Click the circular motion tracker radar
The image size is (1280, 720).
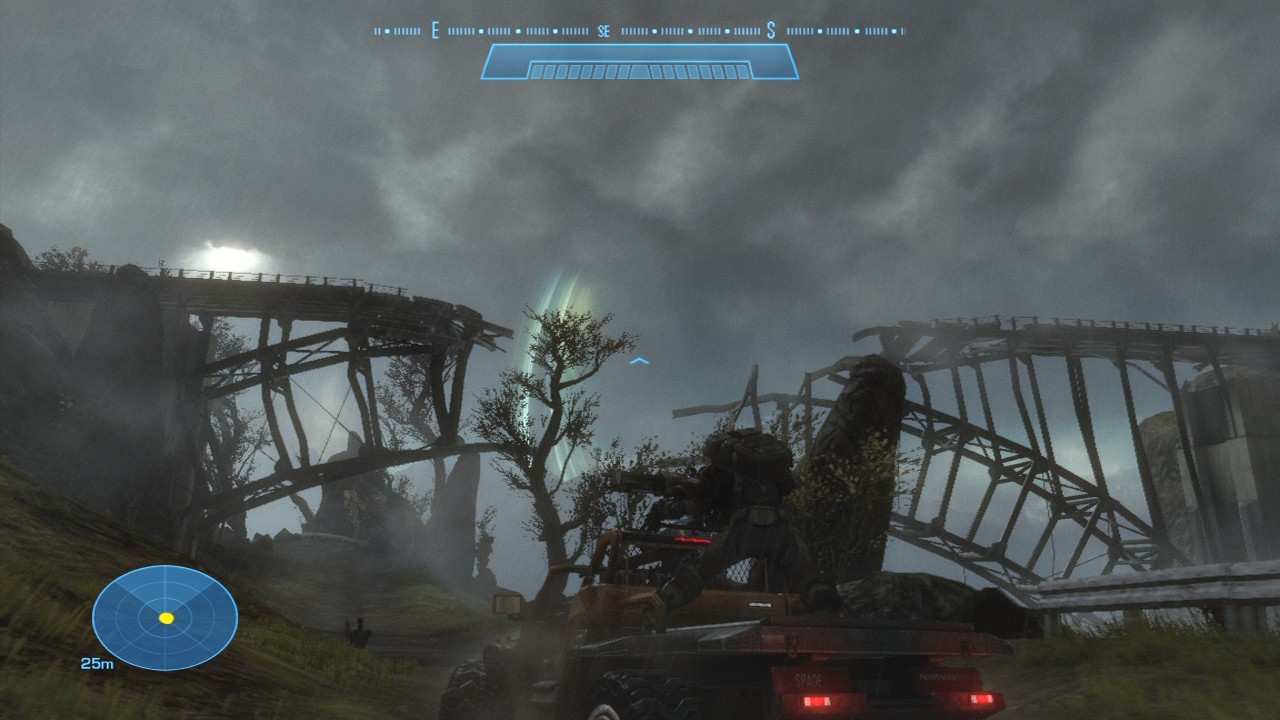(165, 617)
